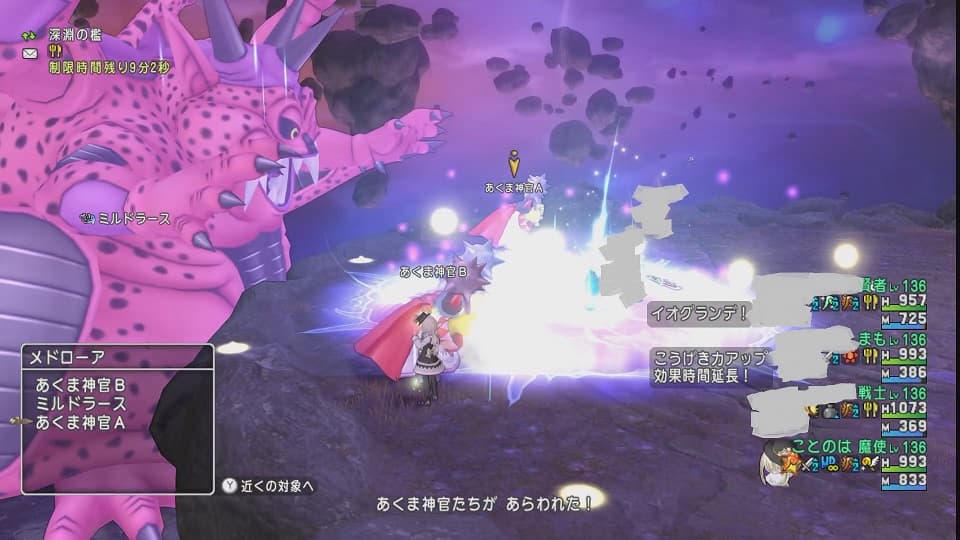Image resolution: width=960 pixels, height=540 pixels.
Task: Open the mail envelope icon
Action: coord(30,53)
